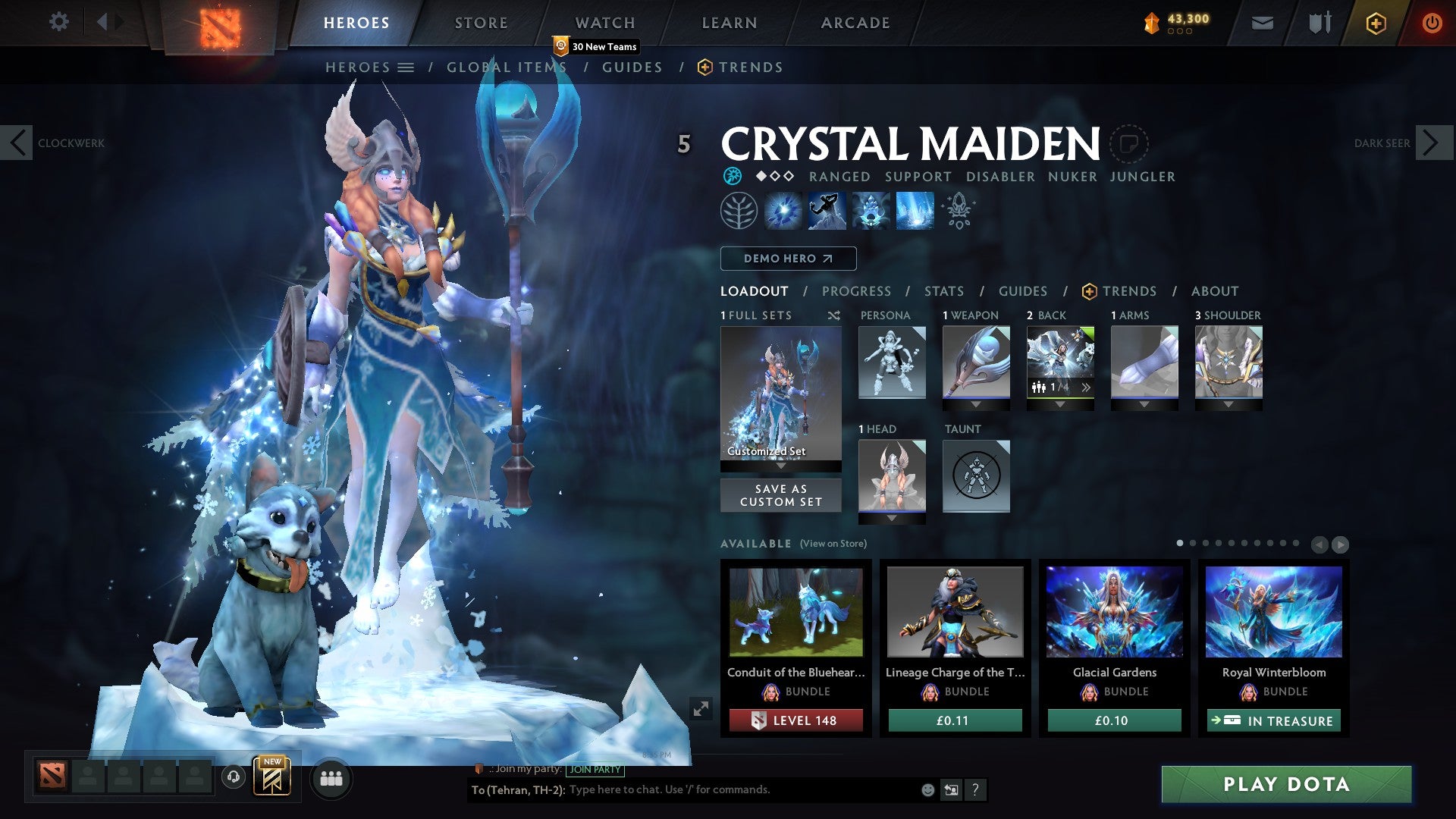Click the chat input field
The height and width of the screenshot is (819, 1456).
pyautogui.click(x=667, y=789)
